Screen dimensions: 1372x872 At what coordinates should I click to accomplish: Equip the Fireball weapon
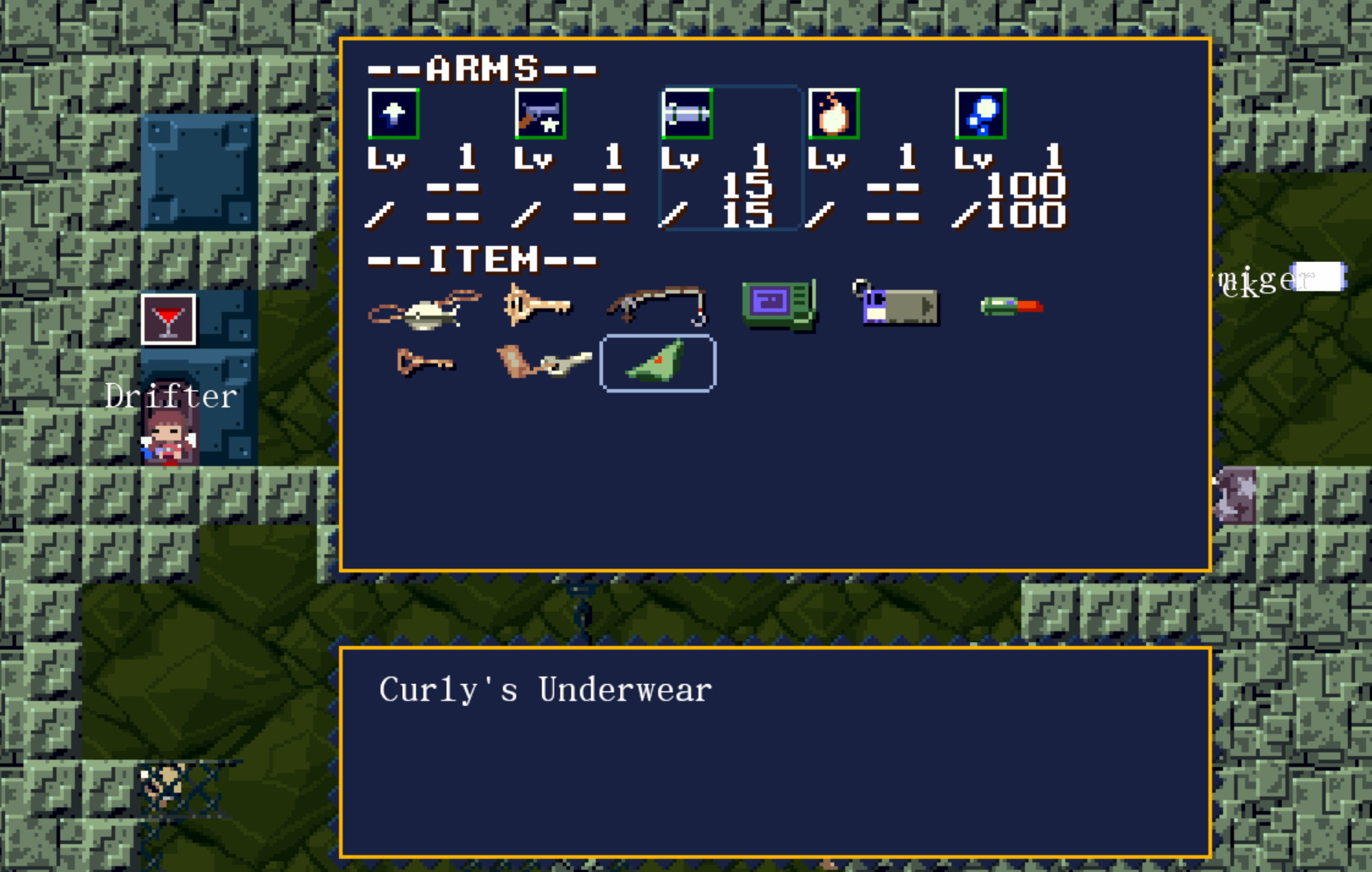coord(833,114)
